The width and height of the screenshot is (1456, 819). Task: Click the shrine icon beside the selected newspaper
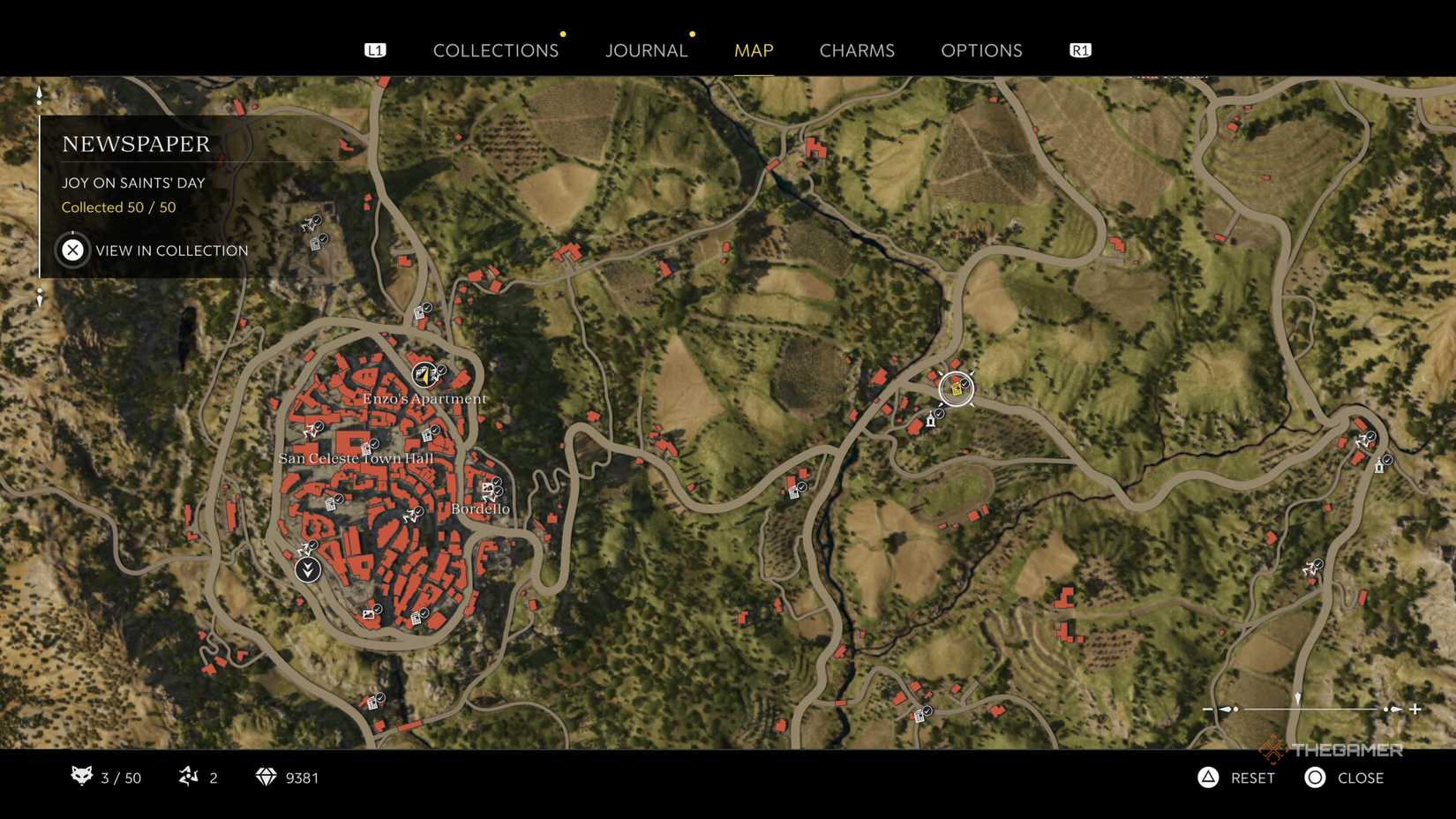click(x=930, y=420)
